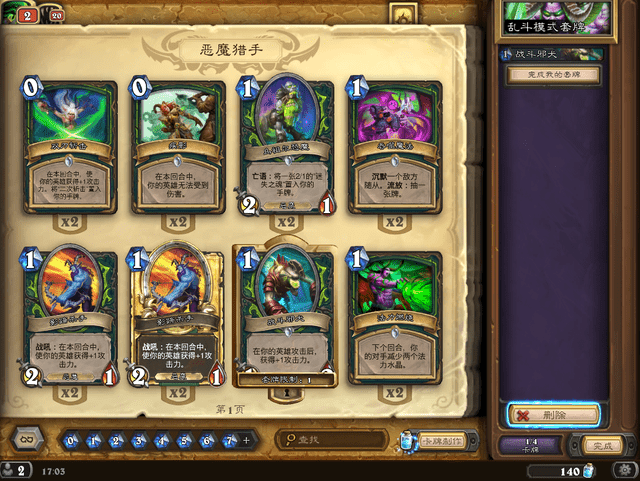Image resolution: width=640 pixels, height=481 pixels.
Task: Filter cards by 7+ mana cost
Action: [x=229, y=440]
